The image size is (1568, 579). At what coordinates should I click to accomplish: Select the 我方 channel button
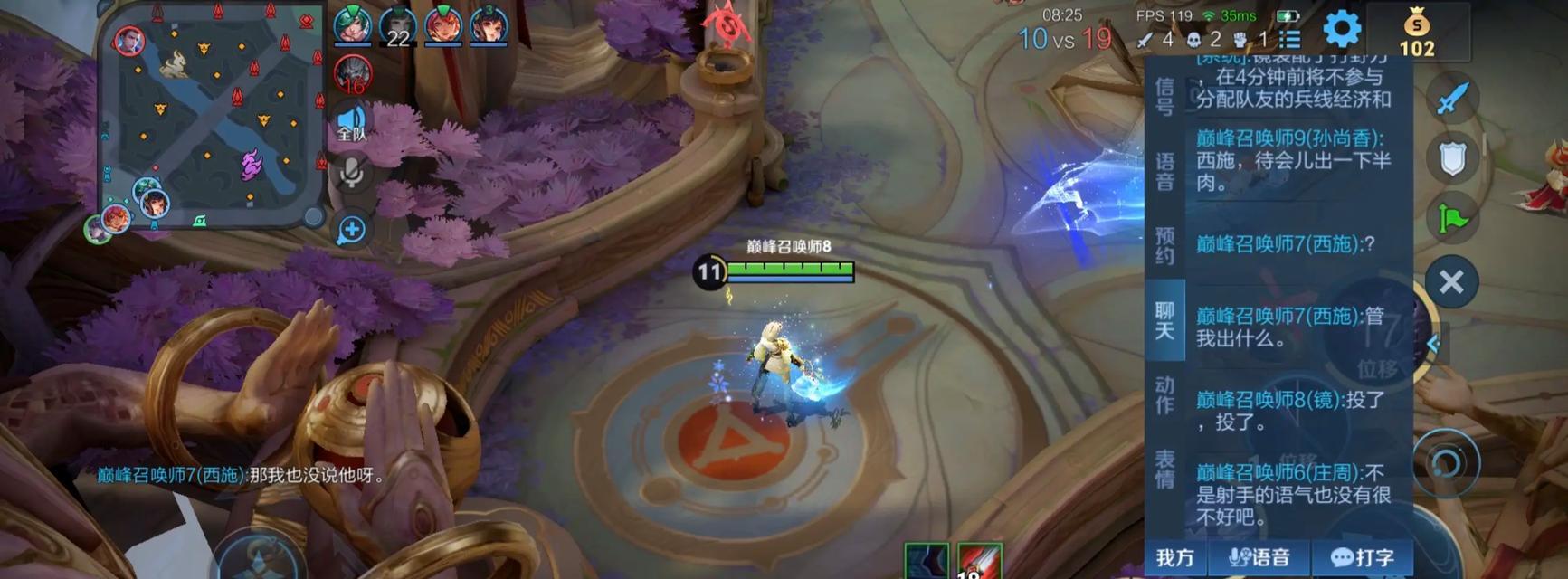(x=1175, y=557)
